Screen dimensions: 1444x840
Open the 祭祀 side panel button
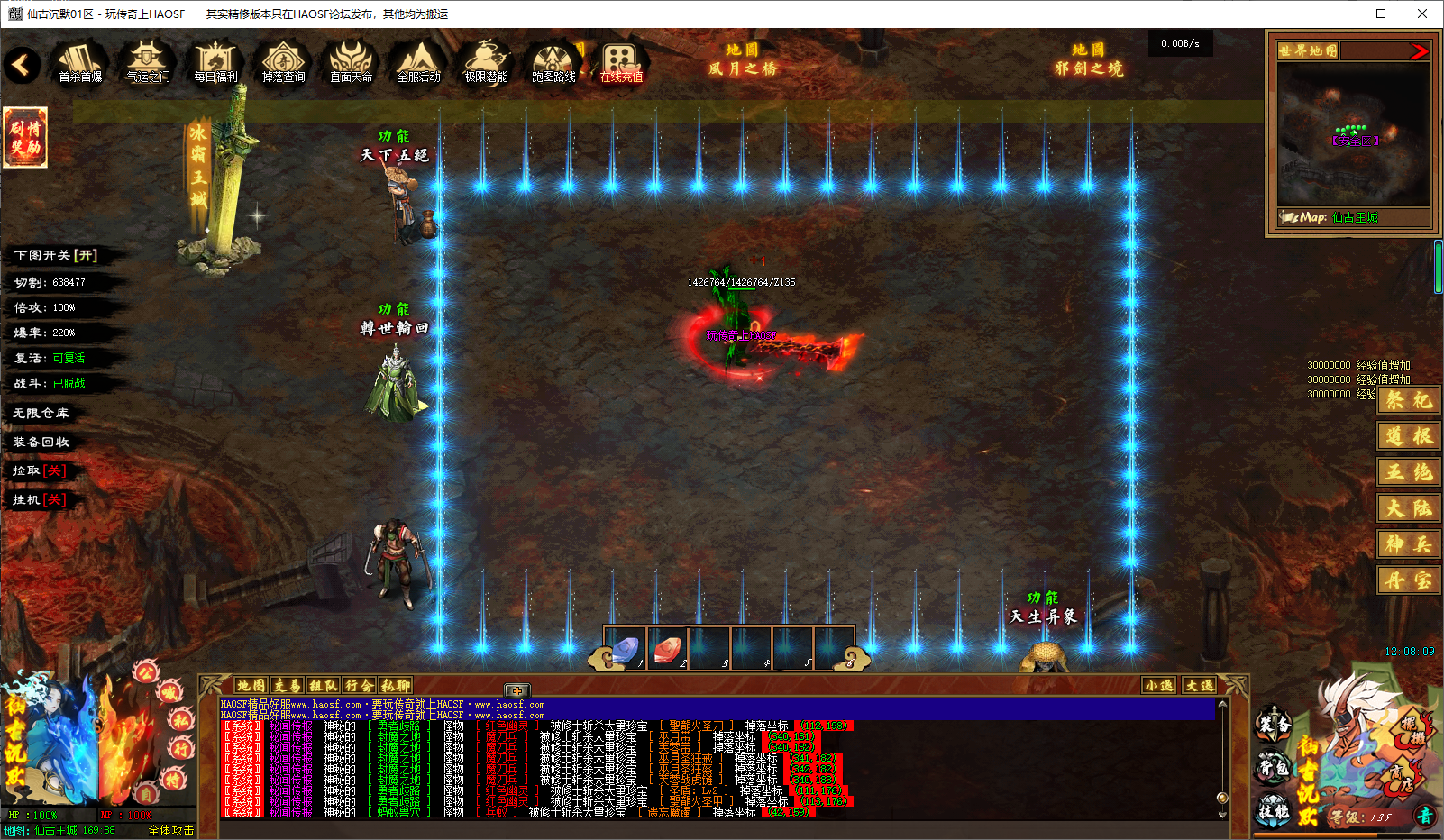[1408, 400]
